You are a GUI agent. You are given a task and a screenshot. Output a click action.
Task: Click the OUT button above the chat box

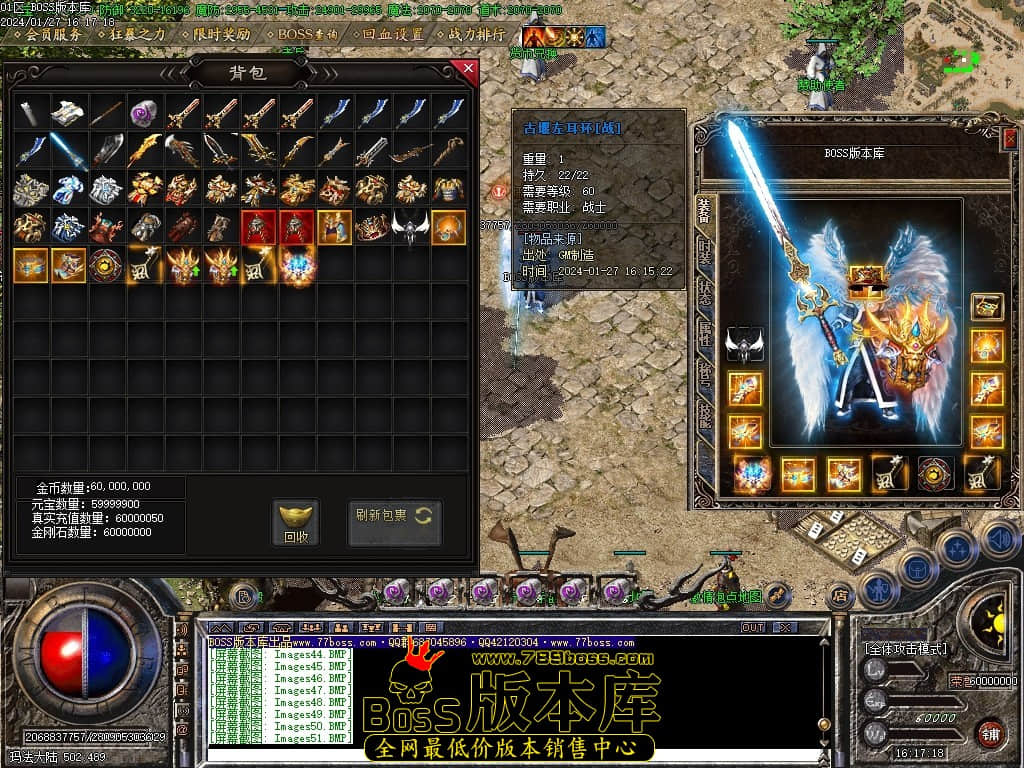753,627
